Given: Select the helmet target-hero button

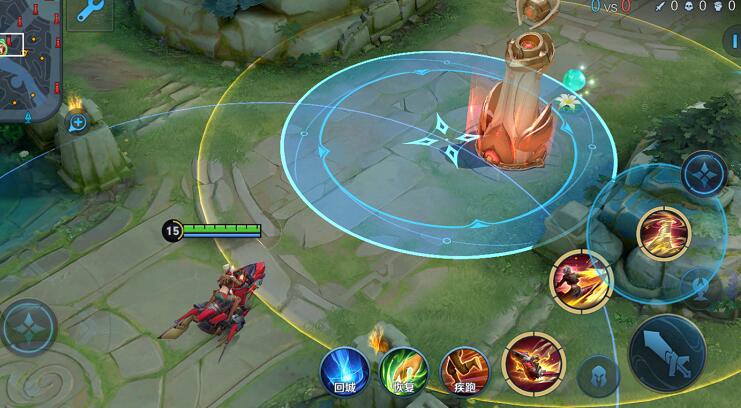Looking at the screenshot, I should [597, 374].
